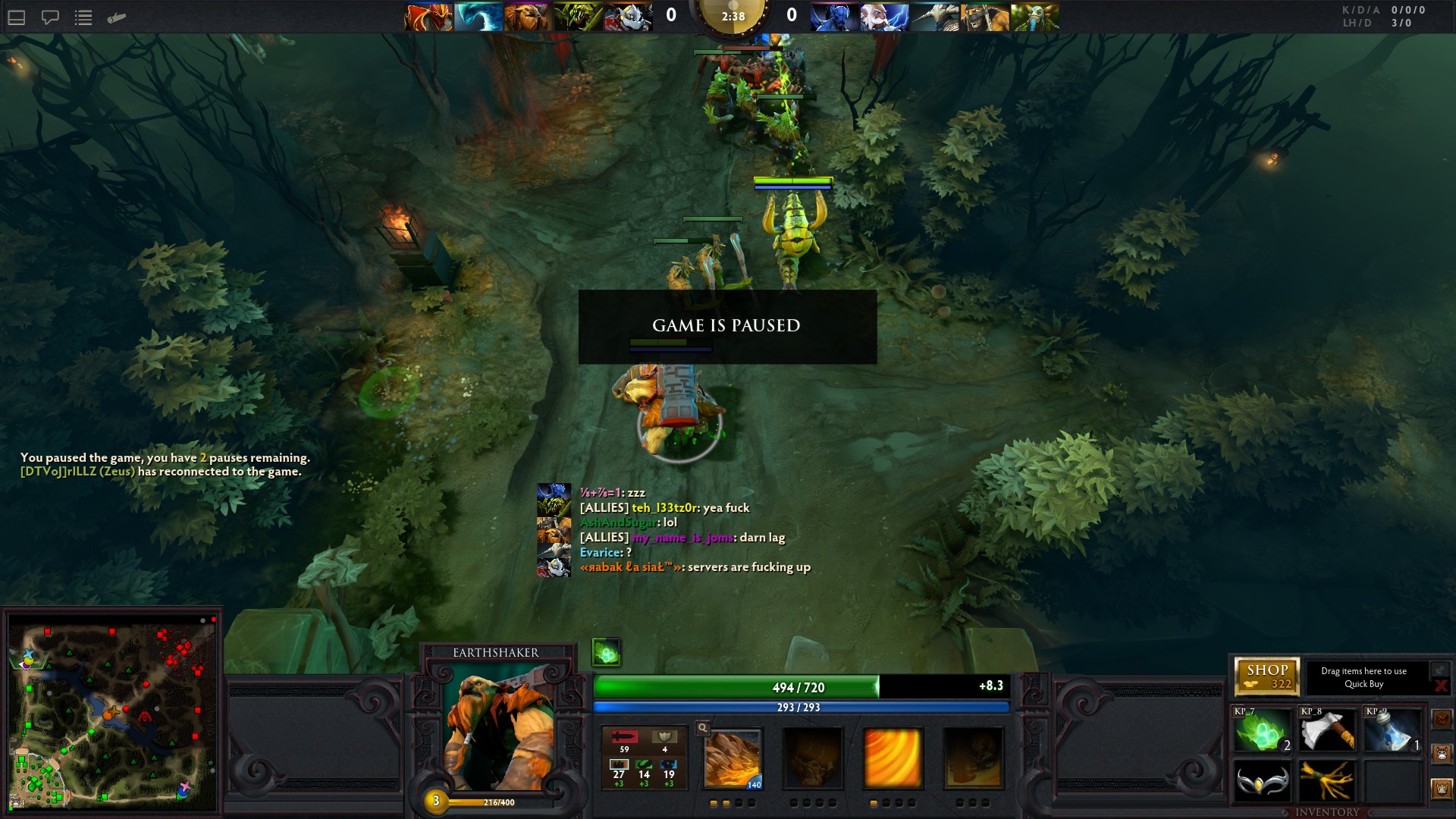Select the courier cow icon button
Viewport: 1456px width, 819px height.
coord(1442,754)
